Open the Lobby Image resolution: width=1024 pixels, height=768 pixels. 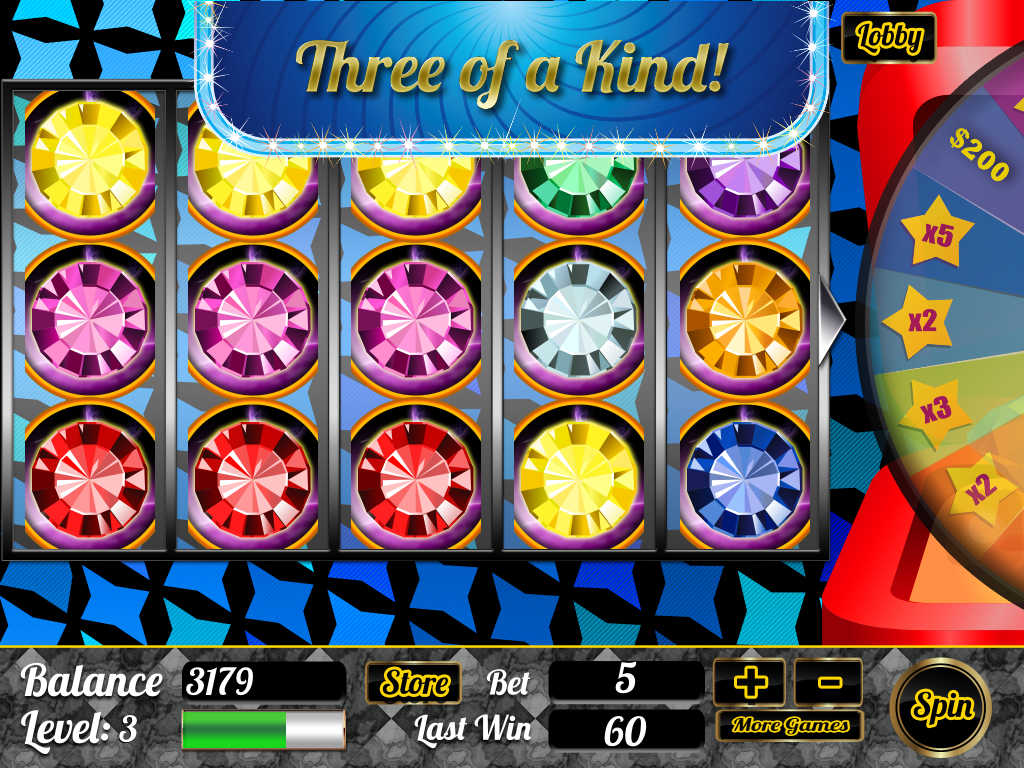pyautogui.click(x=888, y=38)
